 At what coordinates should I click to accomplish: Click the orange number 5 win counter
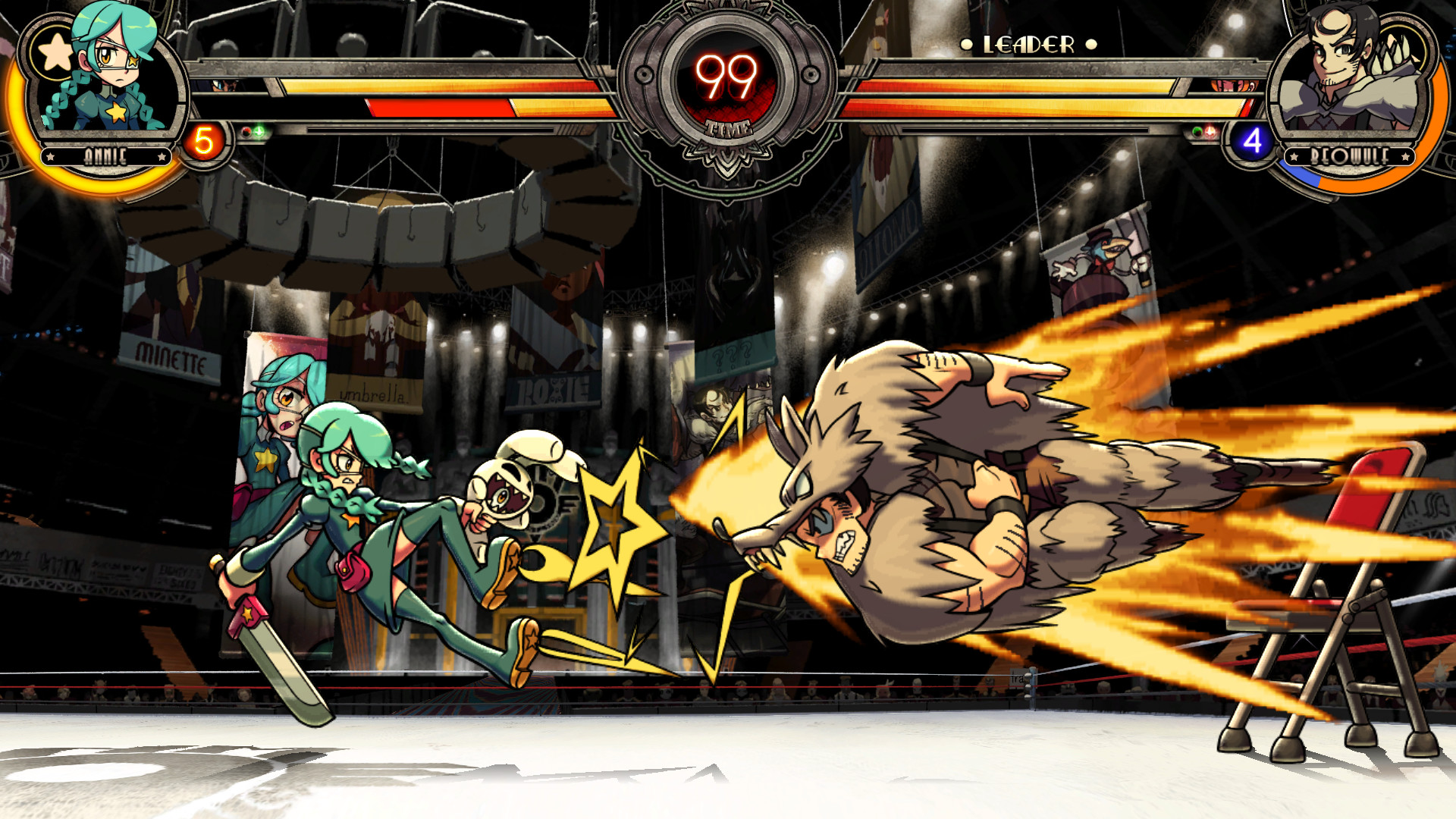[x=203, y=139]
